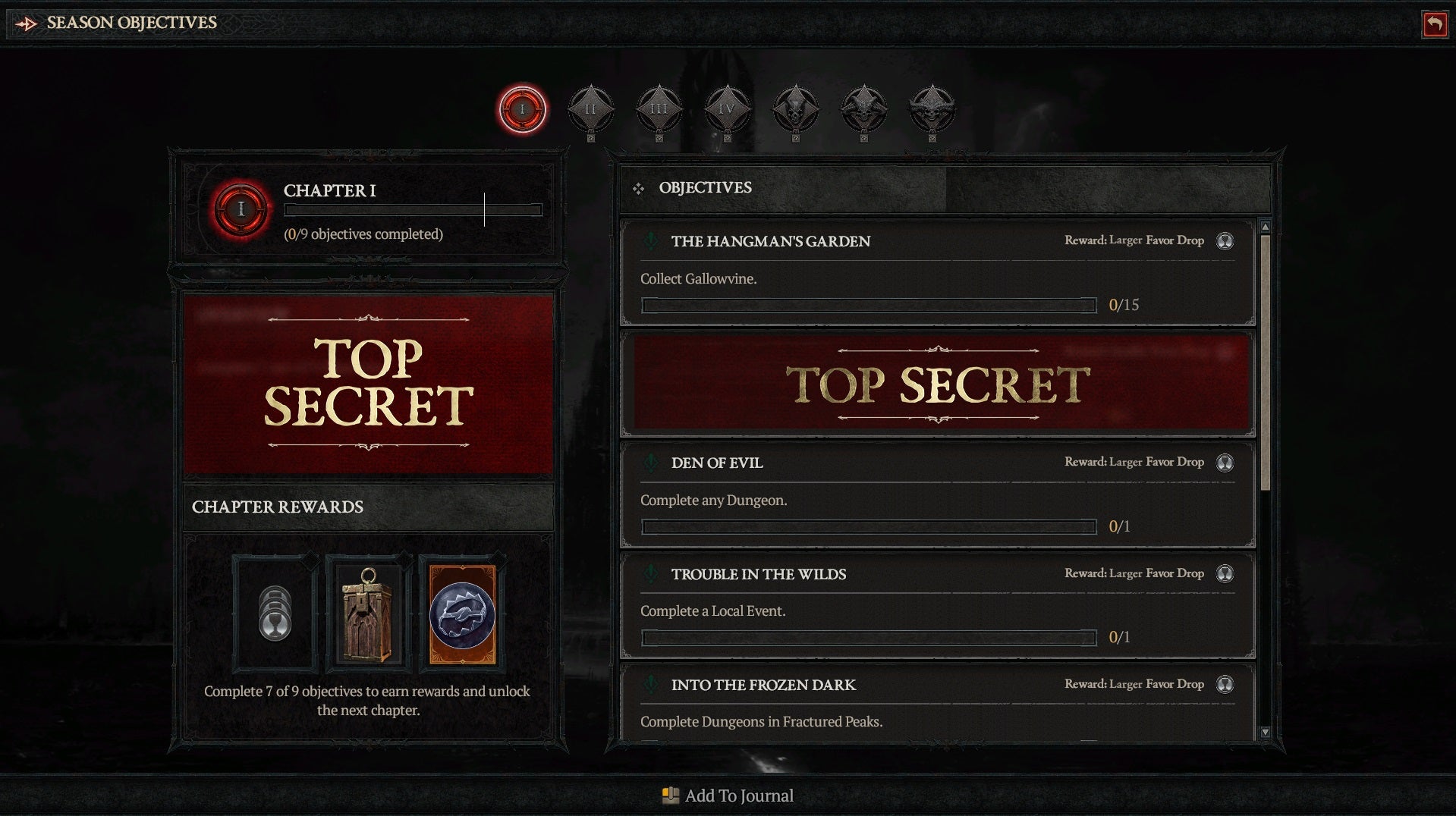Select the leftmost chapter reward item icon
Screen dimensions: 1456x816
[274, 611]
